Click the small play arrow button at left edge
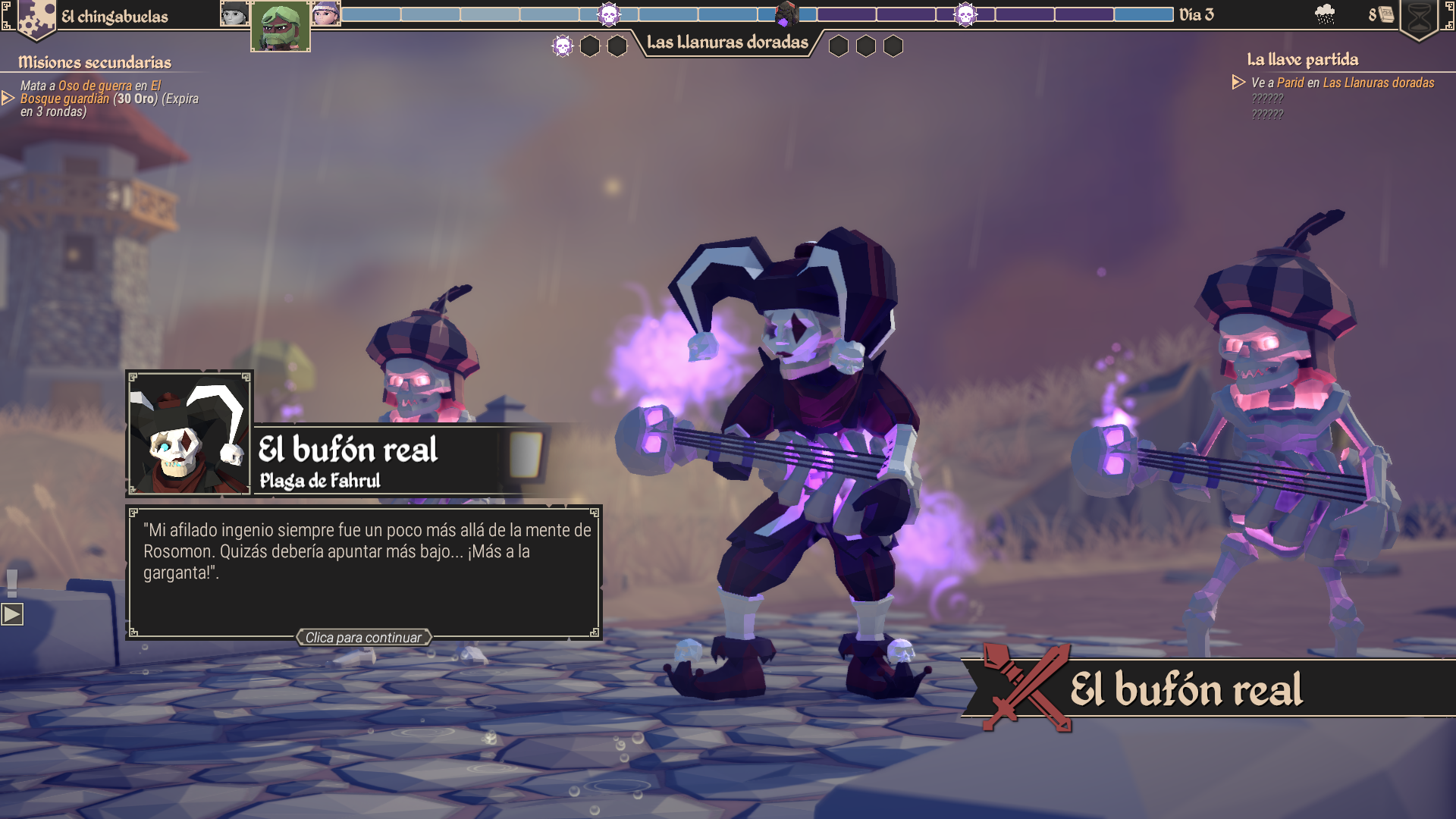Viewport: 1456px width, 819px height. [12, 614]
